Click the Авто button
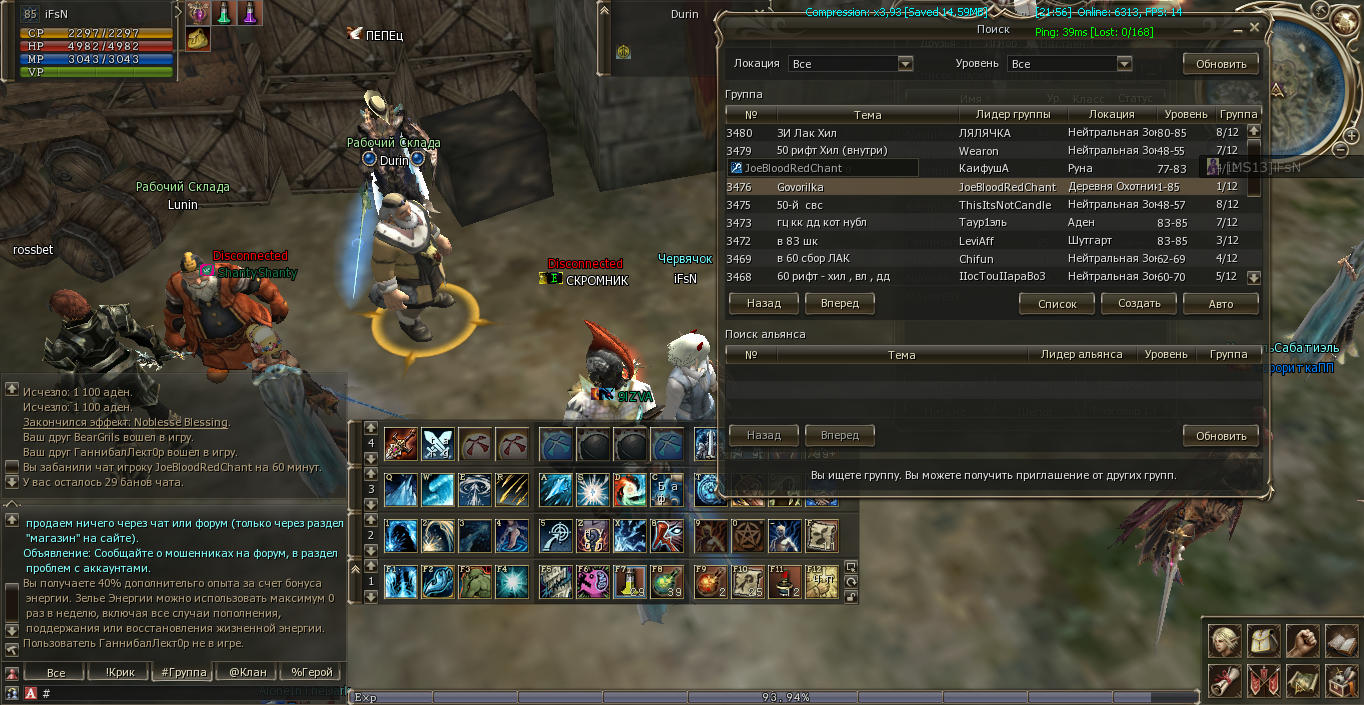The image size is (1364, 705). pos(1220,303)
